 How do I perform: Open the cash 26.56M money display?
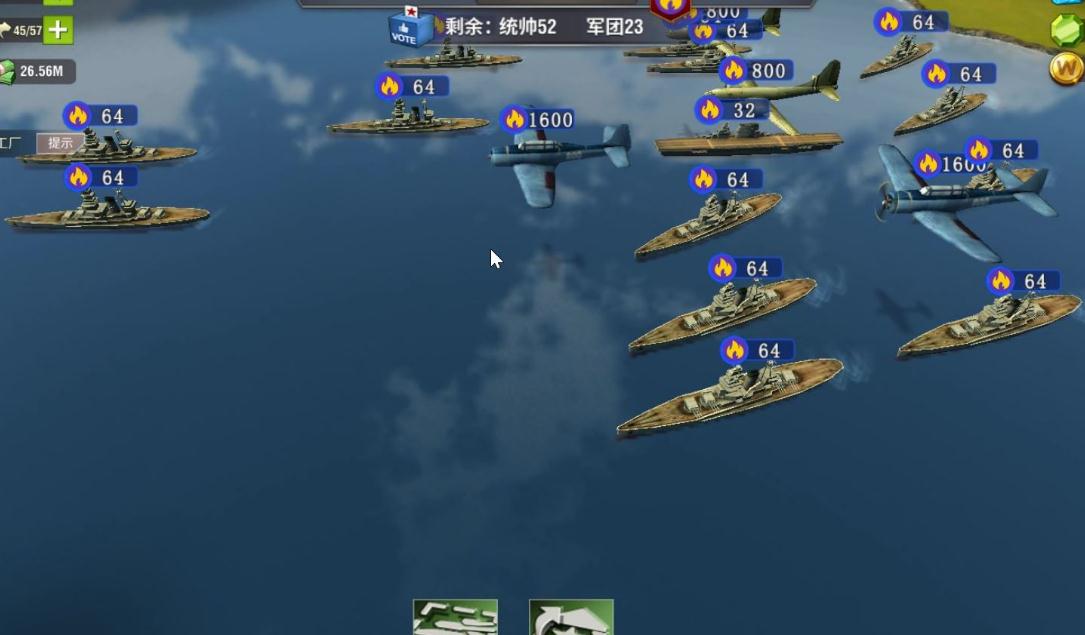37,71
